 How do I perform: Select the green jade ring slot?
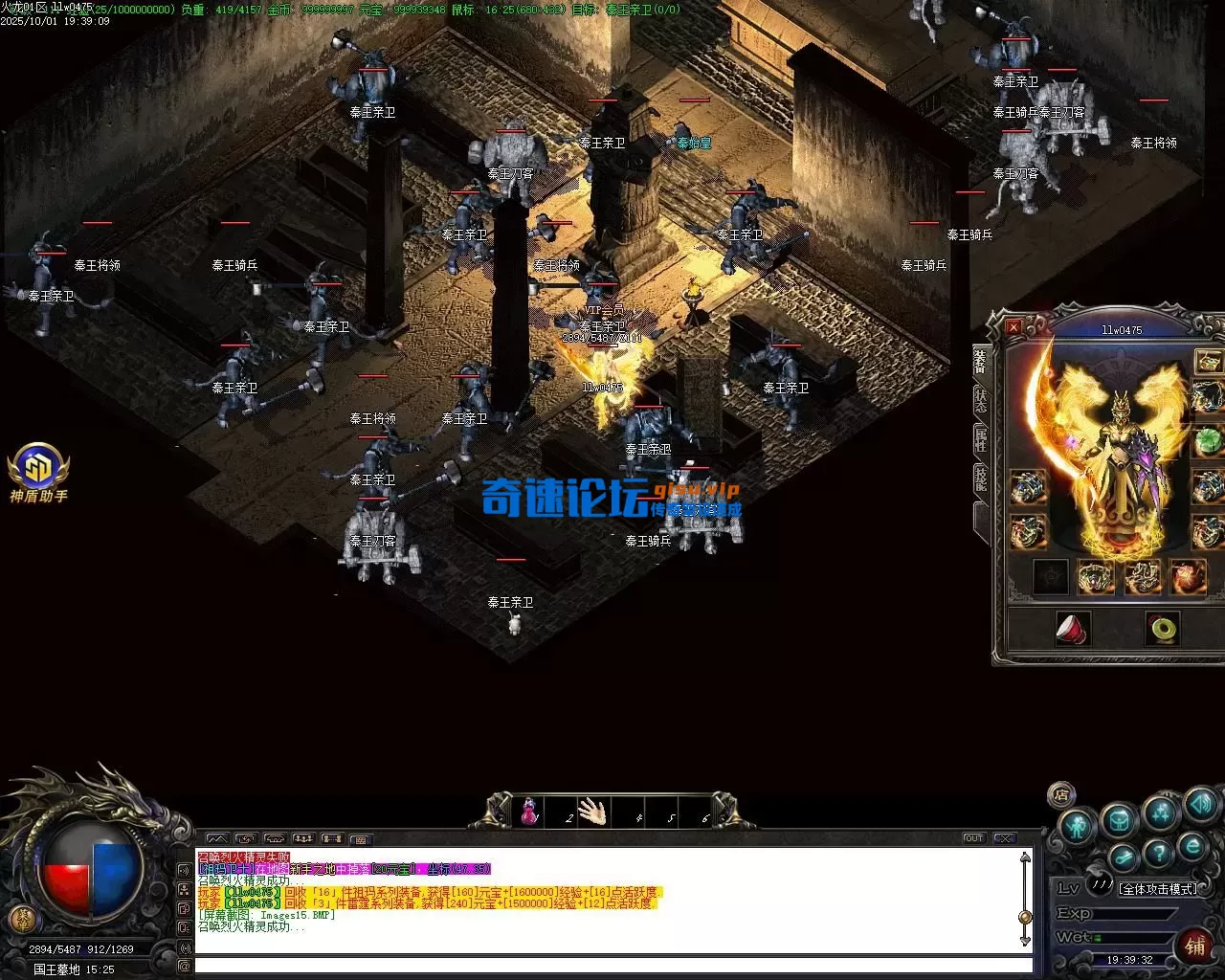pos(1163,628)
